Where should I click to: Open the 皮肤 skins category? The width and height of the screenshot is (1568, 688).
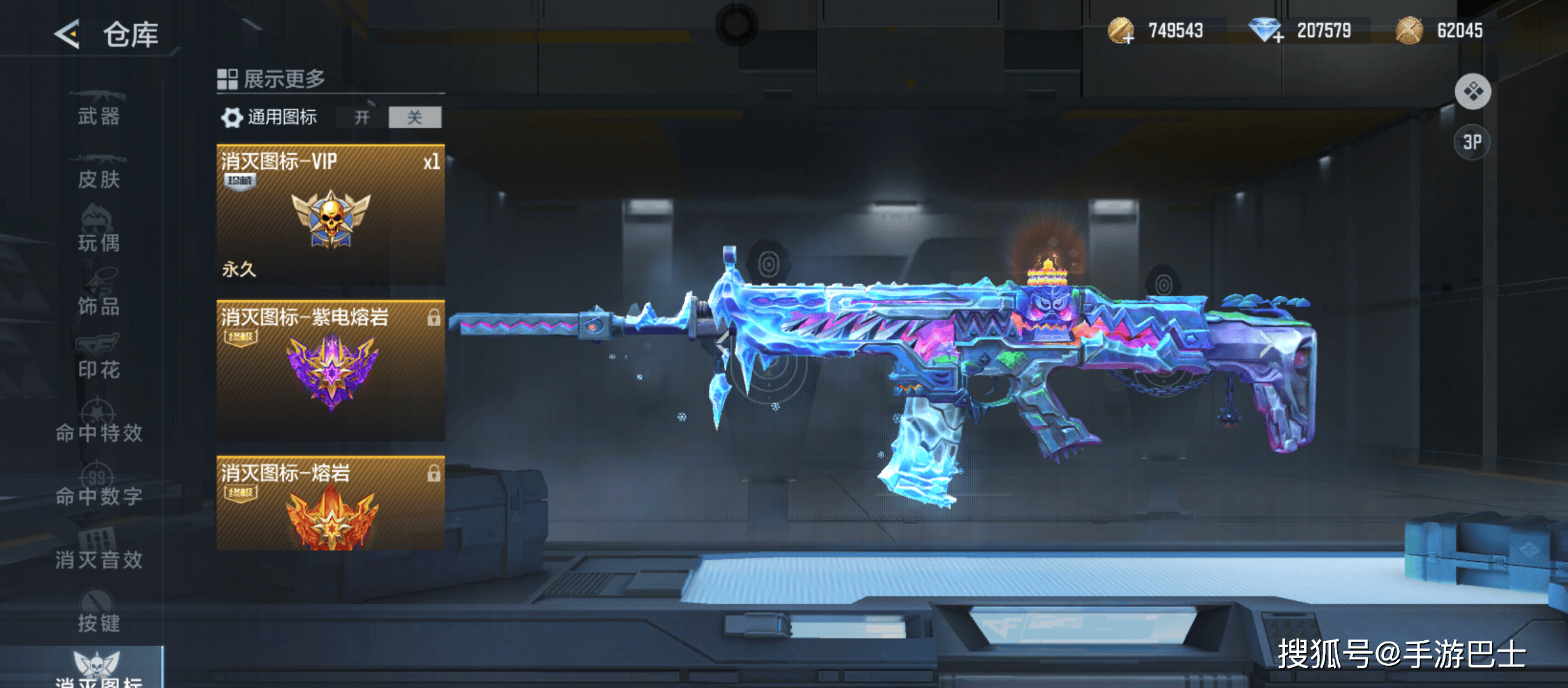coord(99,173)
